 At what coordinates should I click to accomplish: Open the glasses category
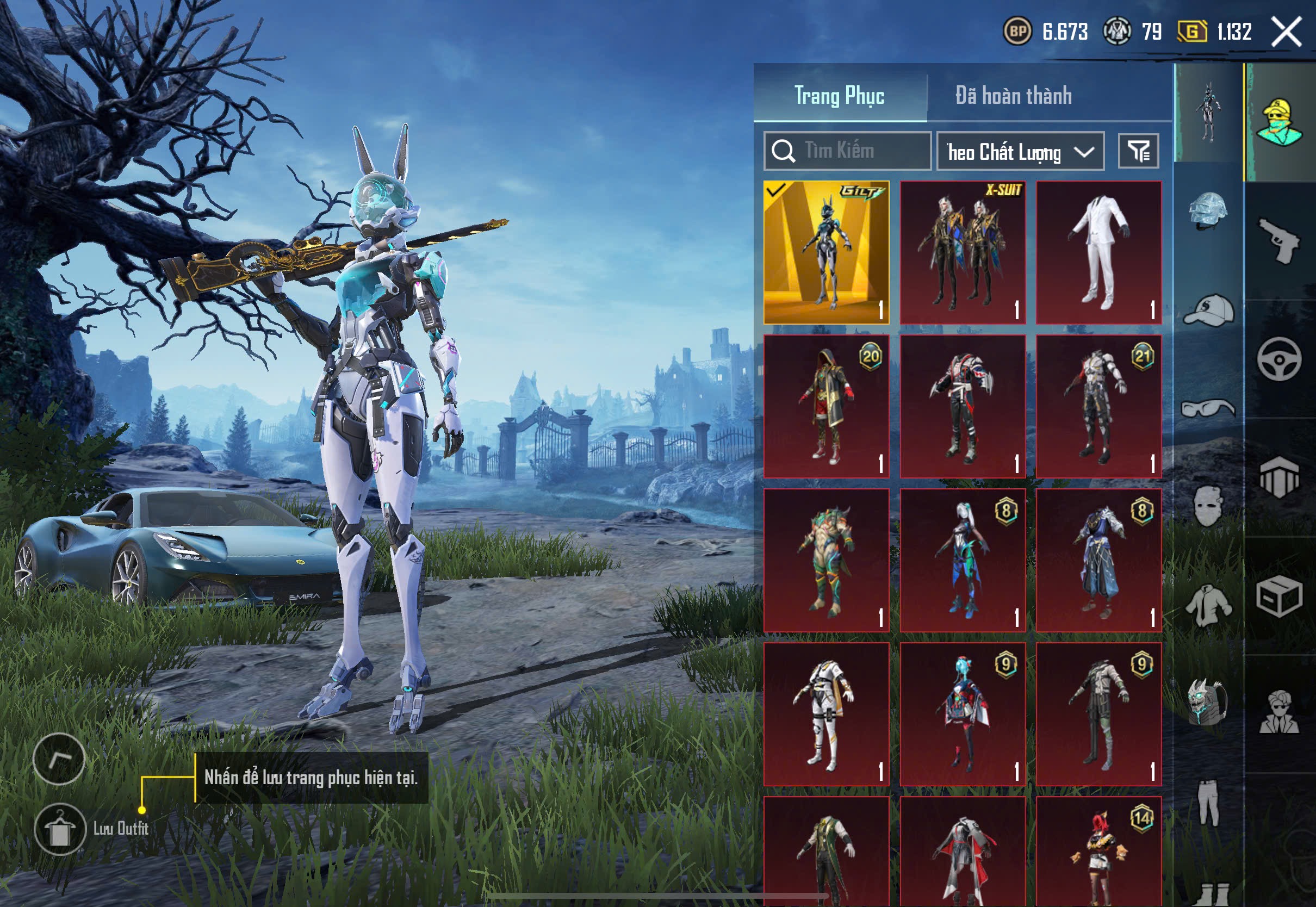pos(1208,408)
